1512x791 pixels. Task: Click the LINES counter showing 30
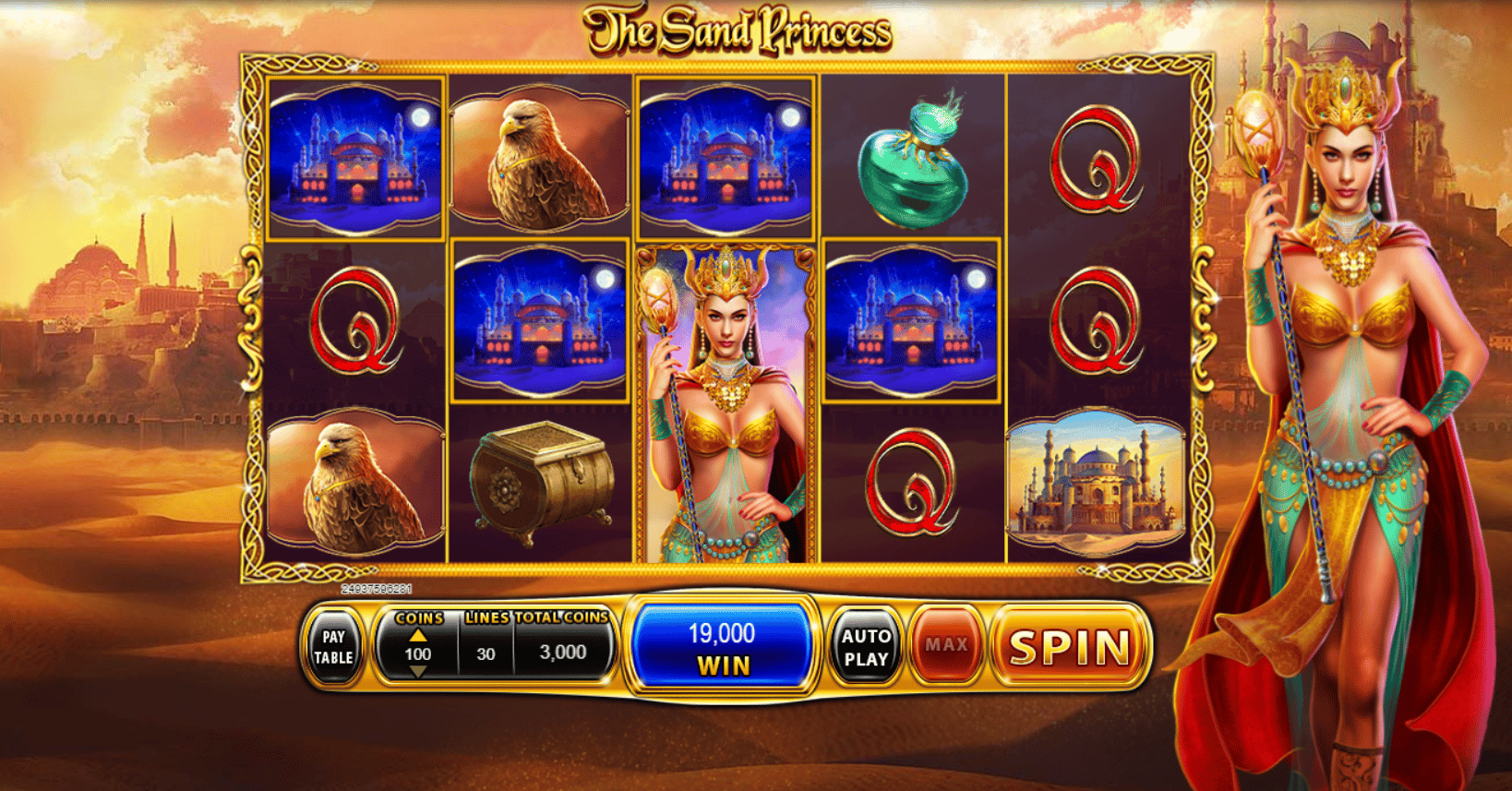[x=484, y=652]
